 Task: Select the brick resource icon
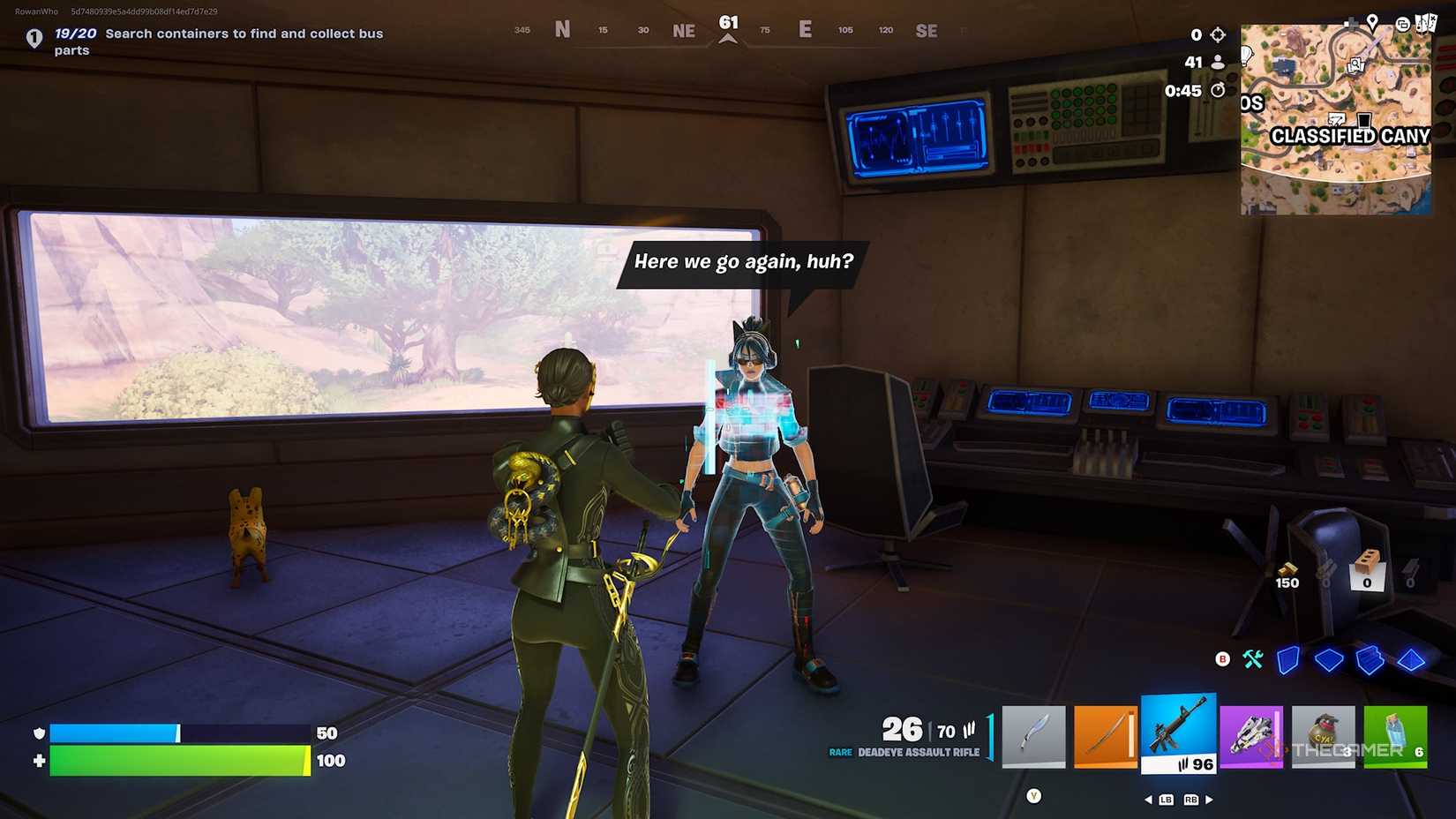[x=1366, y=561]
